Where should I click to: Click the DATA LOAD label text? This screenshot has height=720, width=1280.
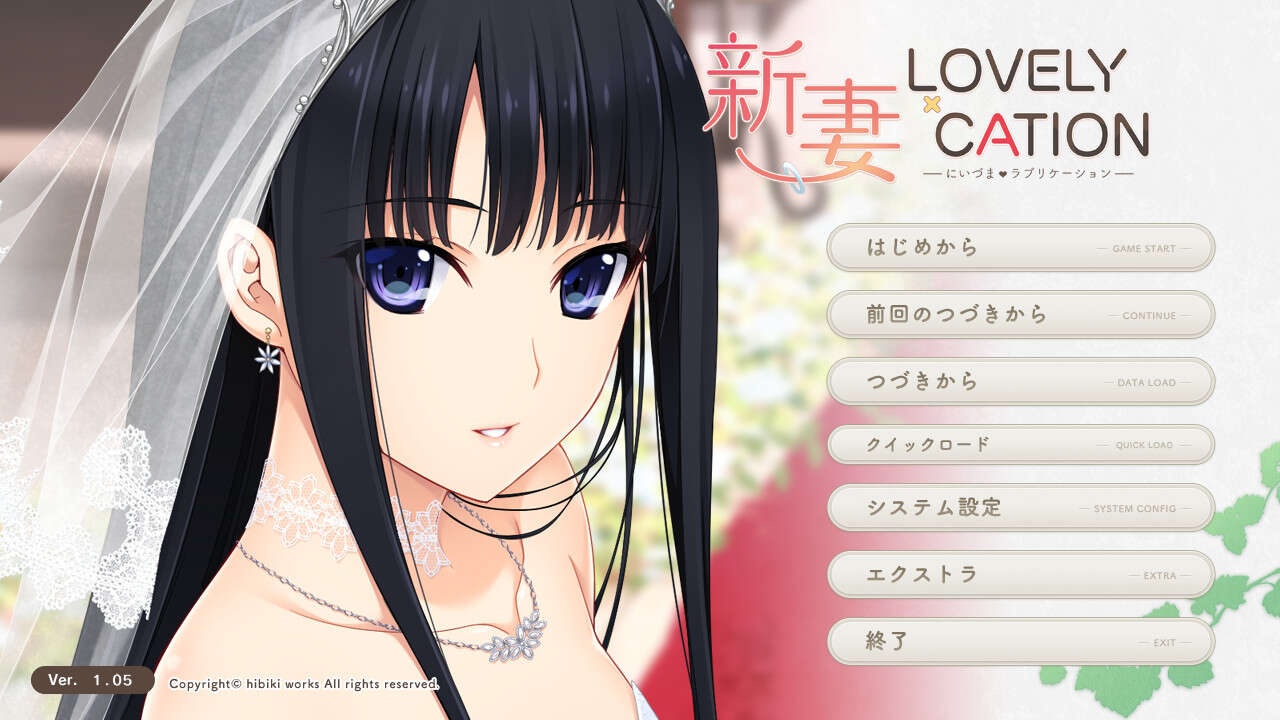pos(1145,383)
